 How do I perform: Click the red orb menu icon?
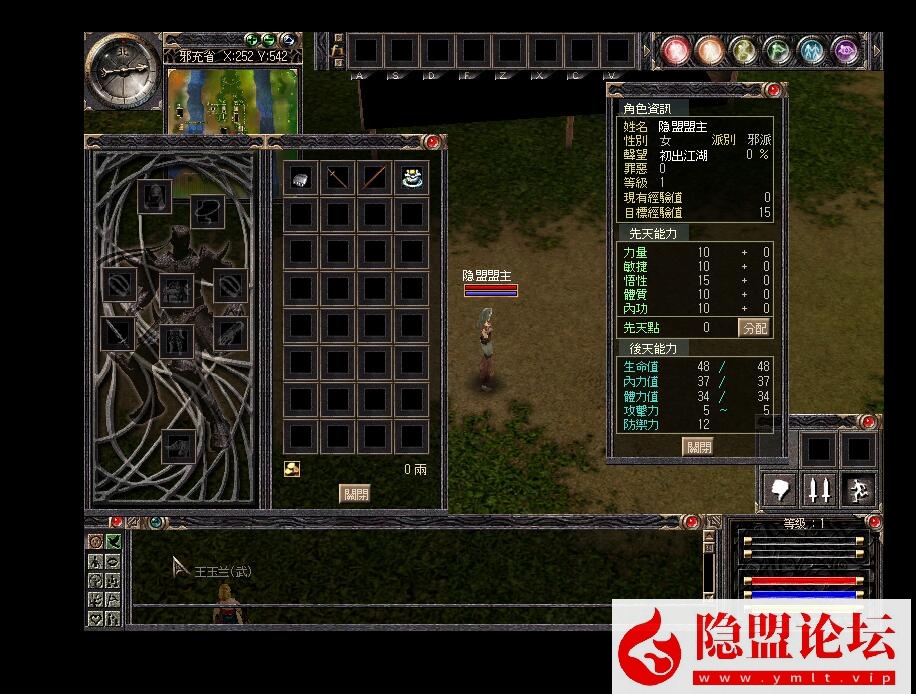677,49
